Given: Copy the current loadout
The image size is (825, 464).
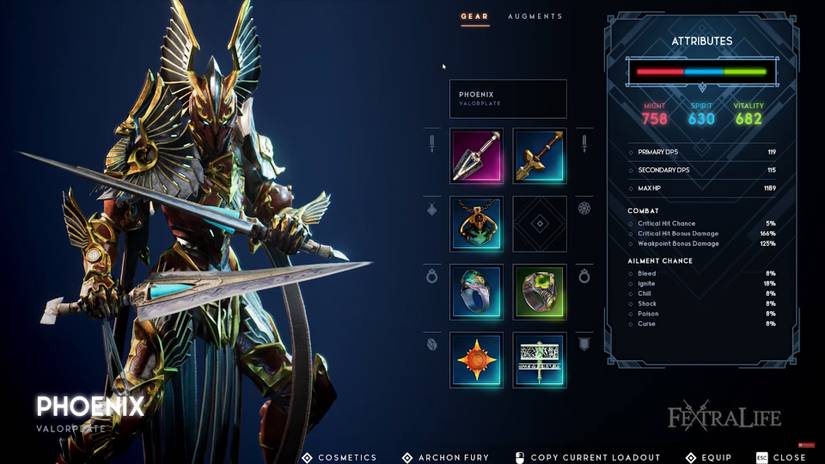Looking at the screenshot, I should point(587,457).
